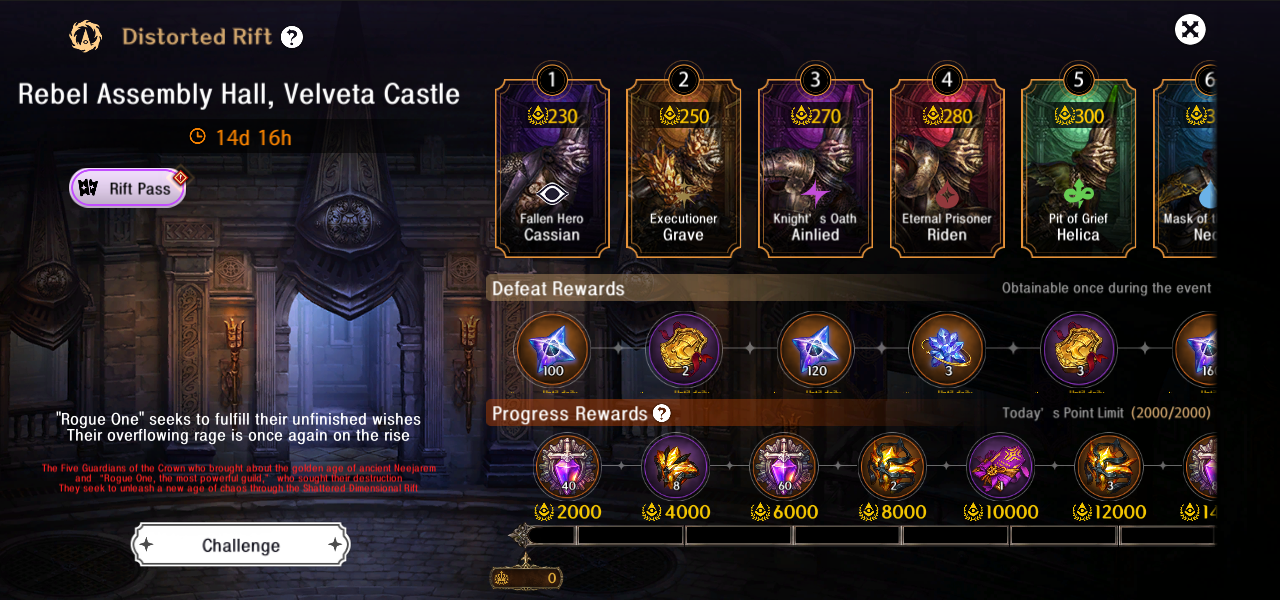
Task: Pick the Eternal Prisoner Riden boss card
Action: (946, 168)
